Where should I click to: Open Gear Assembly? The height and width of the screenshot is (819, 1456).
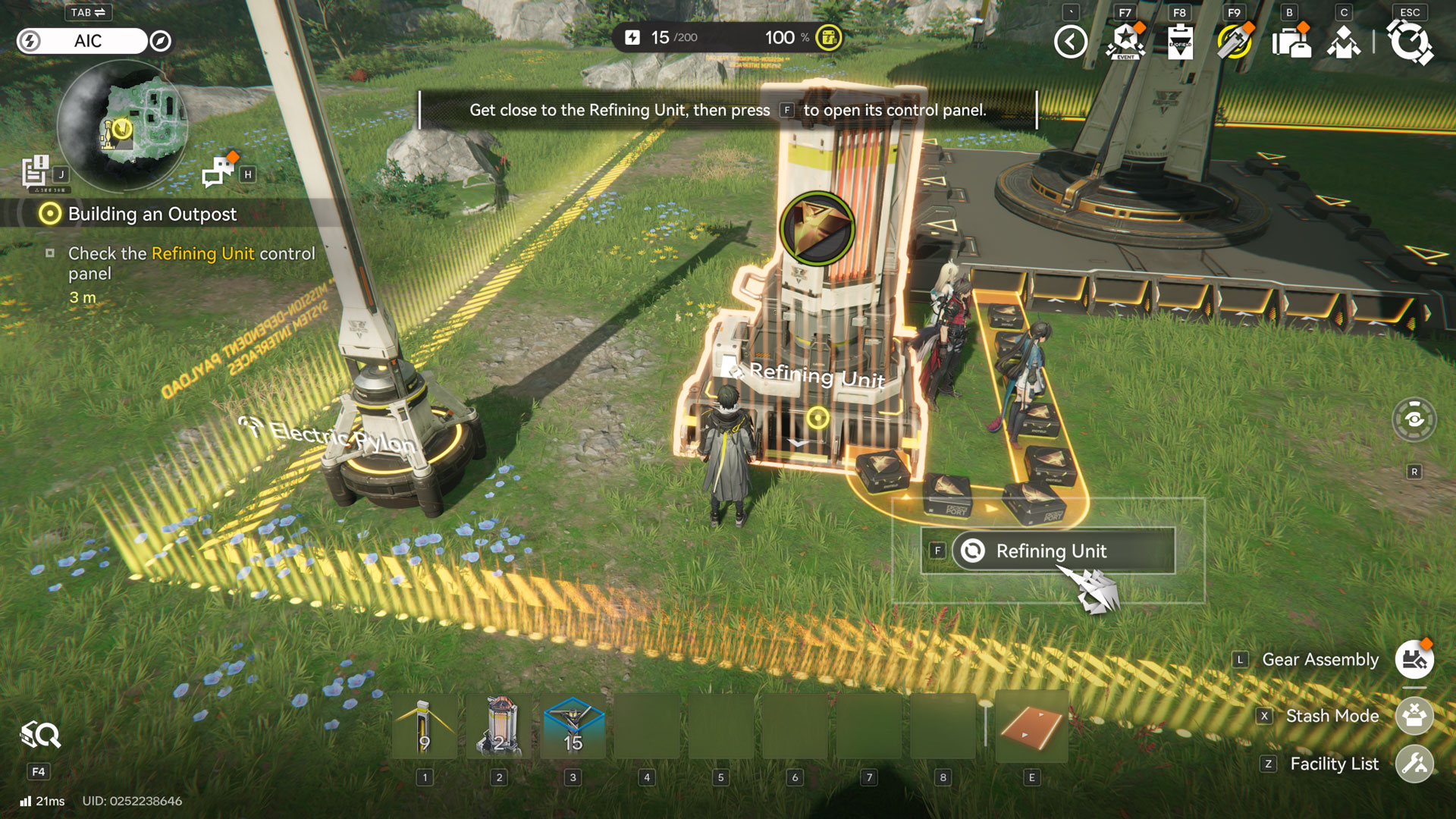1414,660
